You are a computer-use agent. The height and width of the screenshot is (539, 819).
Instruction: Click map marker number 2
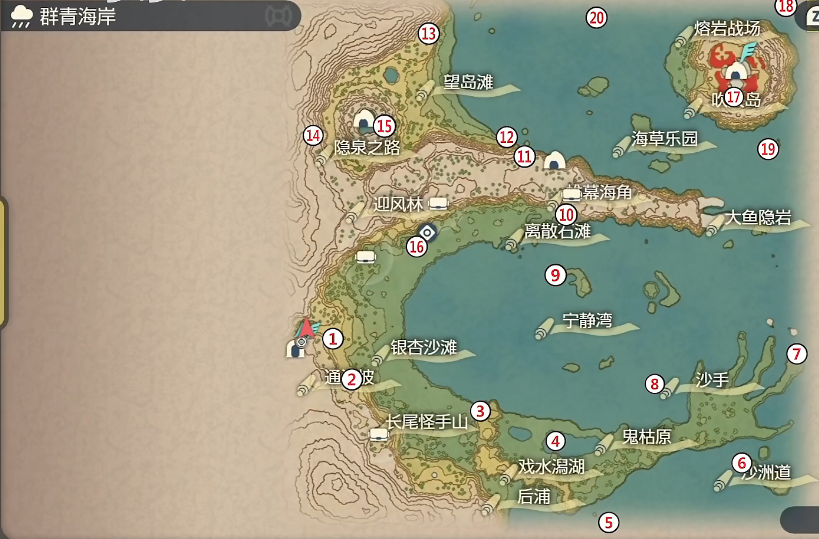351,379
